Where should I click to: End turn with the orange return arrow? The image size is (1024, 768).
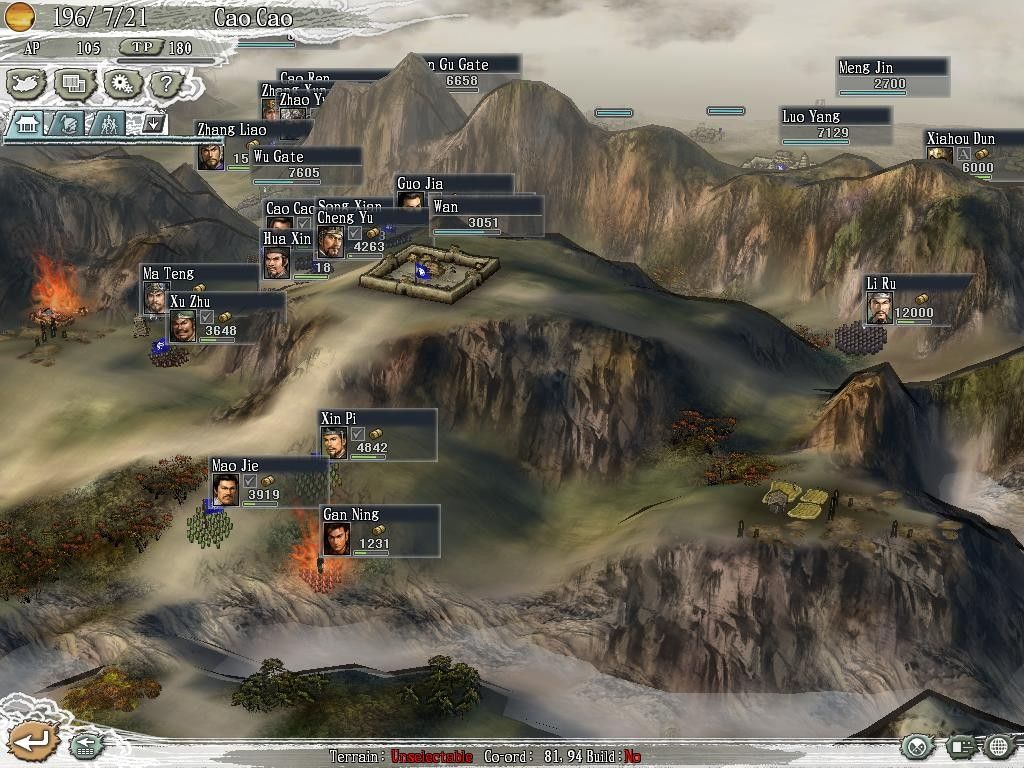point(32,741)
